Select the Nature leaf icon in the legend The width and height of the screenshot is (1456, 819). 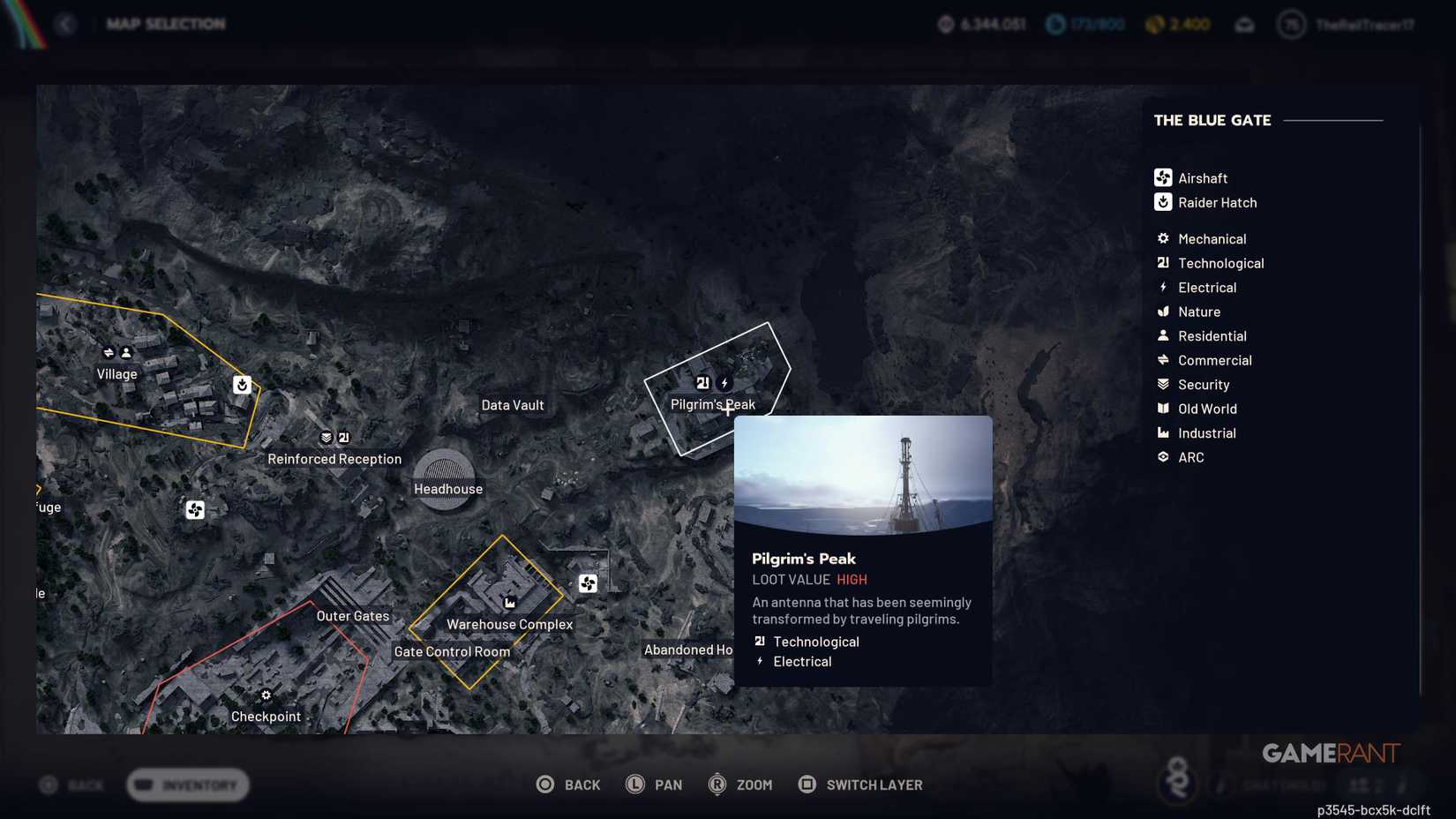pos(1162,312)
